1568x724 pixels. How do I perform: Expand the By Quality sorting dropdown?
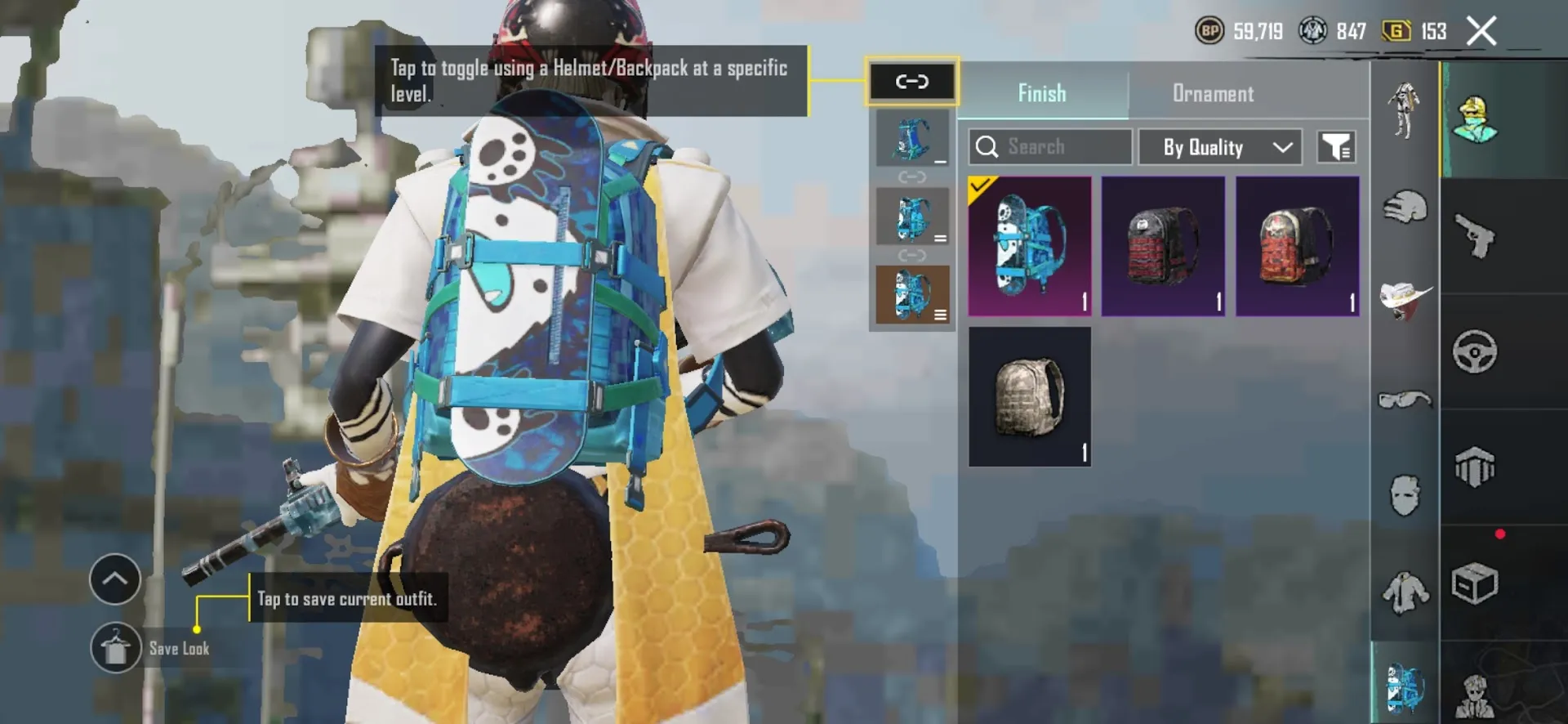click(1219, 147)
